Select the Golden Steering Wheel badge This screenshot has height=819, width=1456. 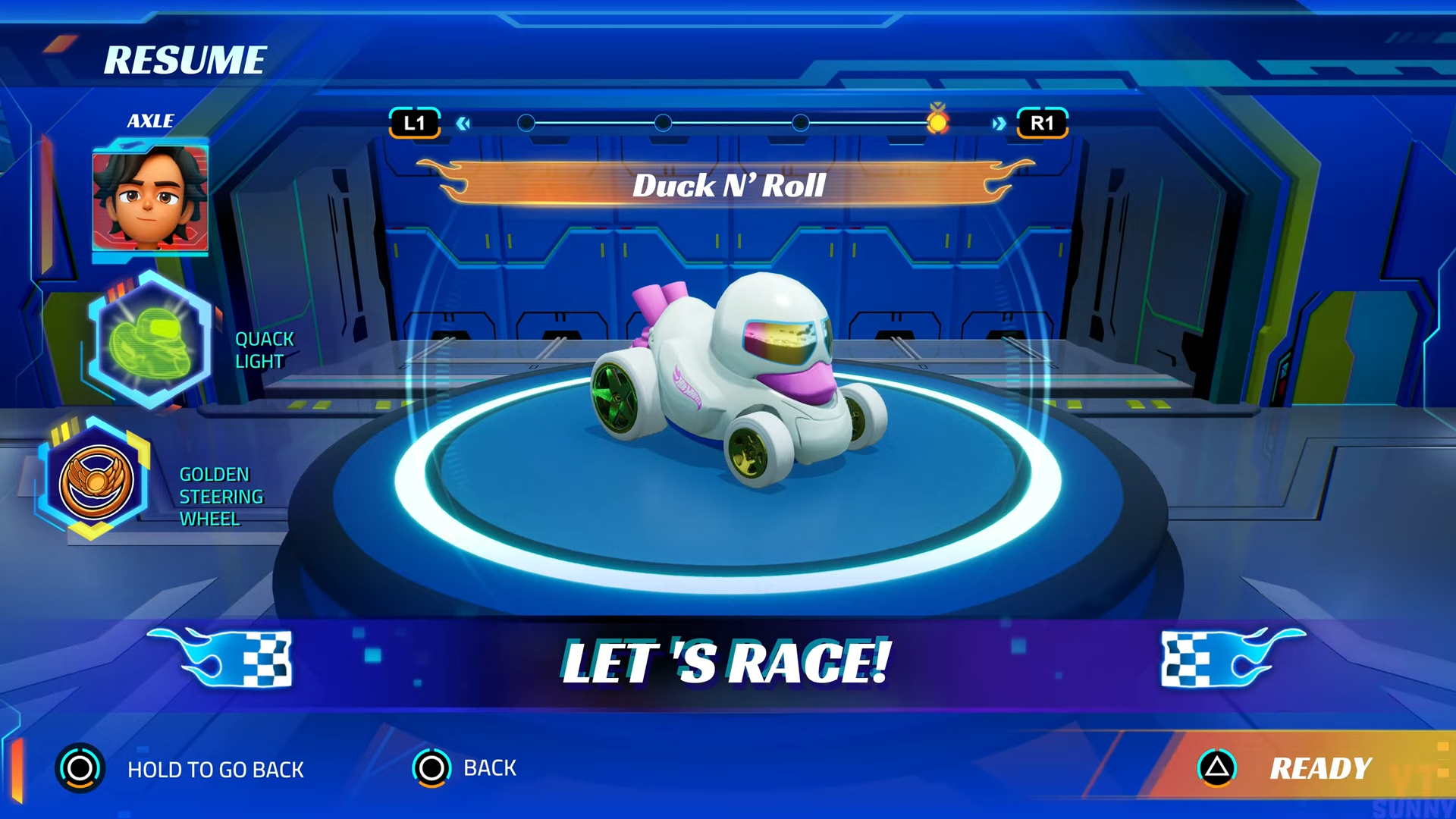[96, 480]
